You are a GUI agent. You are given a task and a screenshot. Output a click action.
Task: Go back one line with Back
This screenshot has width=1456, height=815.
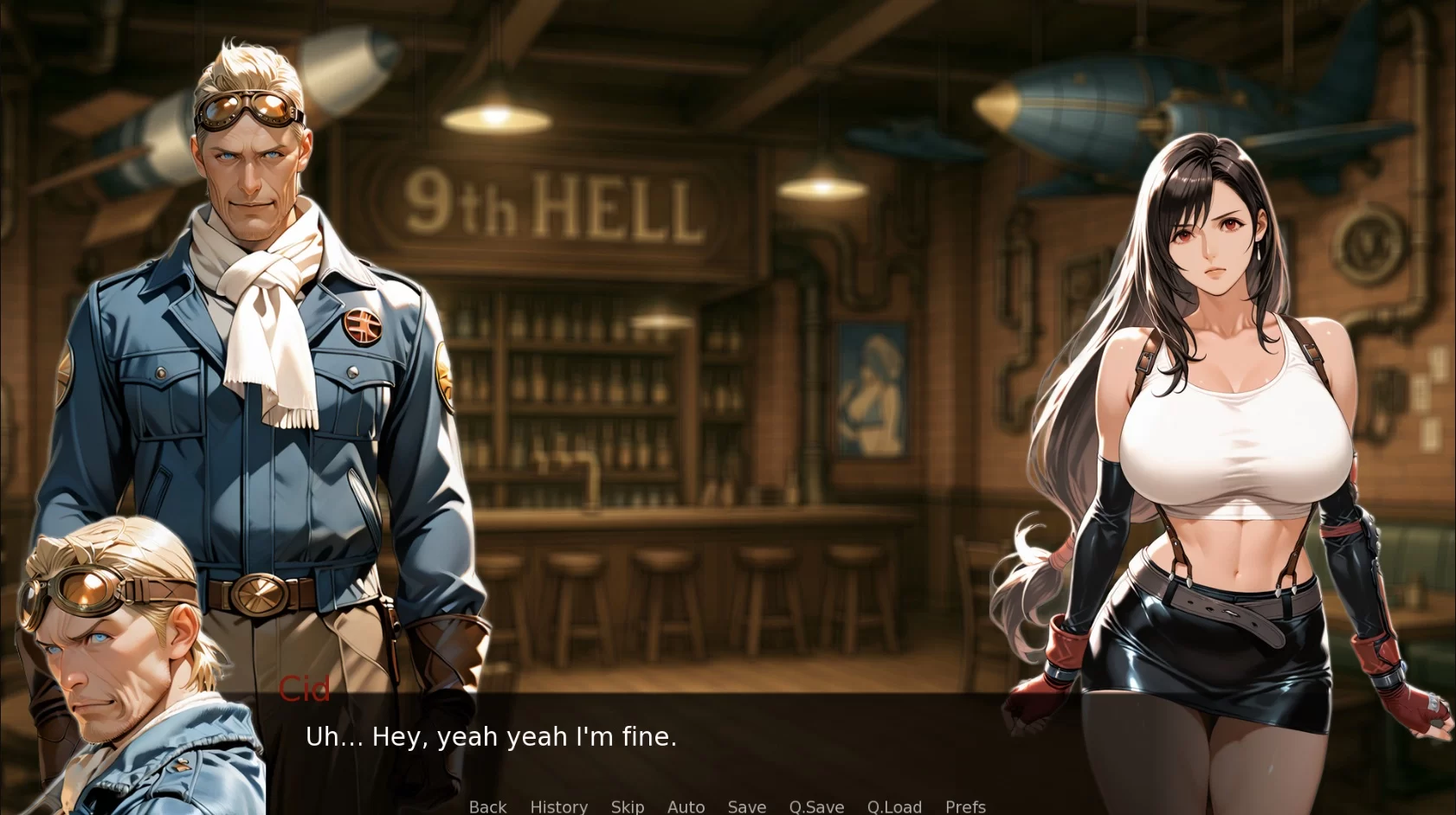tap(487, 806)
